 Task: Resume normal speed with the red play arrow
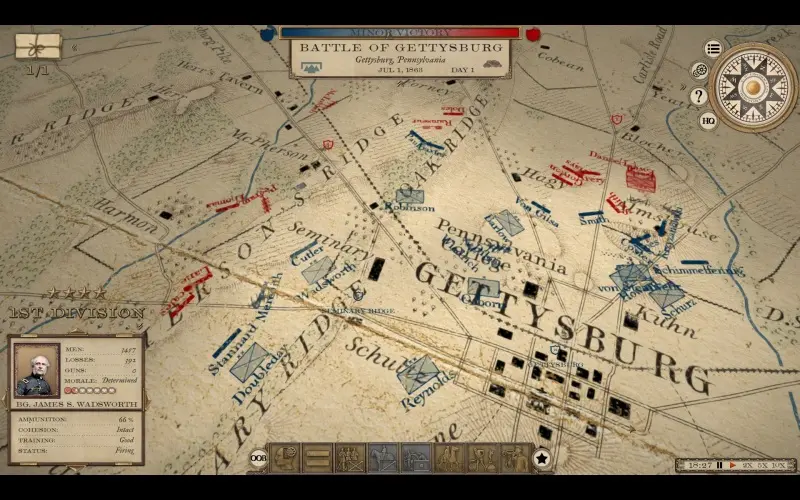tap(732, 465)
